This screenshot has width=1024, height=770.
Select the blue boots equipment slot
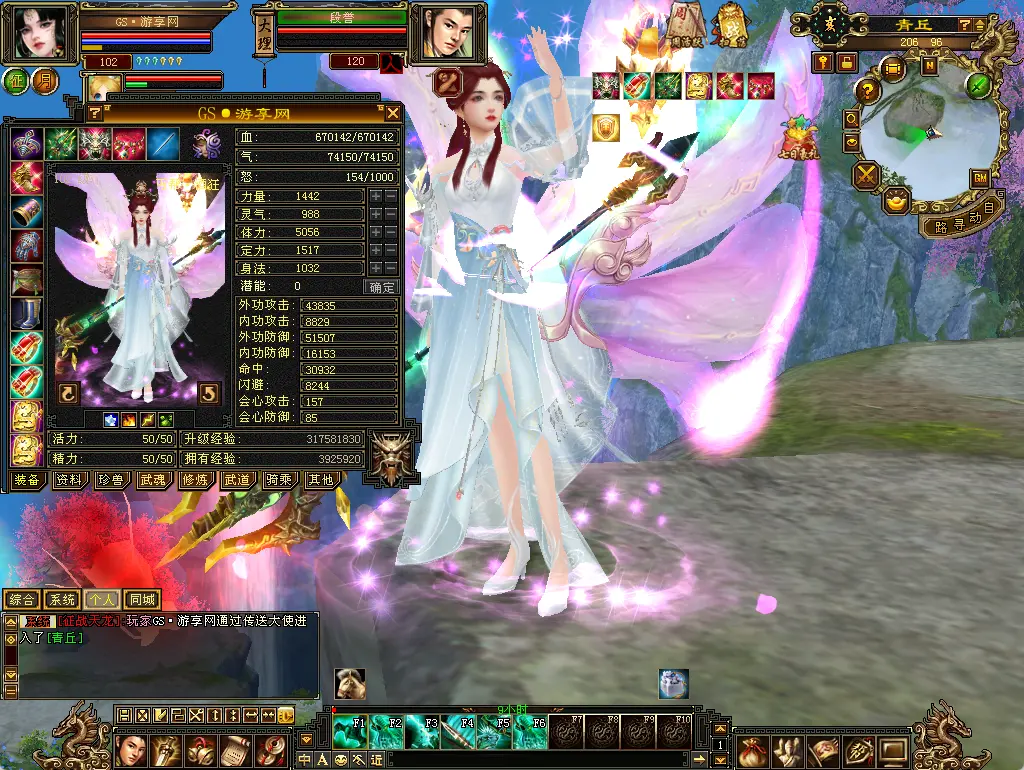[x=25, y=314]
